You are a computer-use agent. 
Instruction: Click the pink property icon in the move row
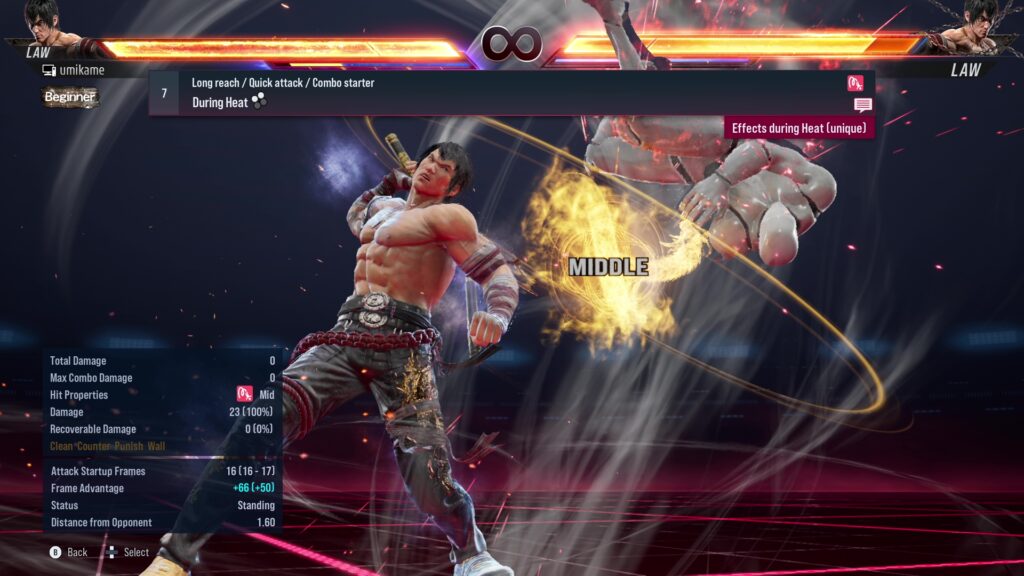pyautogui.click(x=855, y=83)
